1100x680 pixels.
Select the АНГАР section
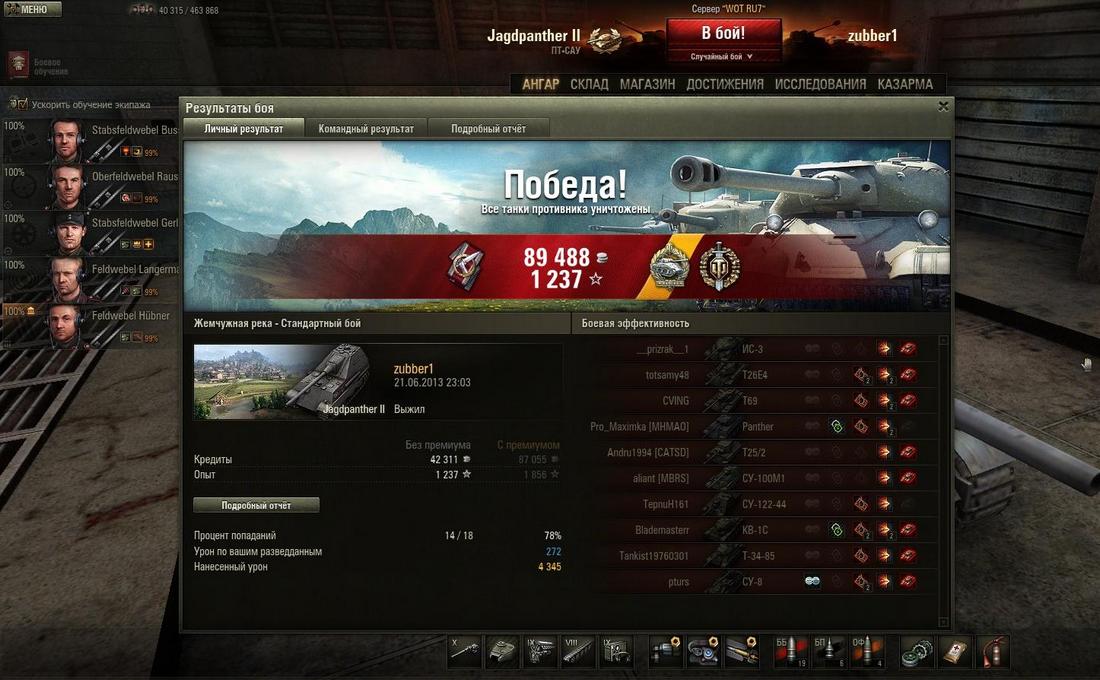pos(541,84)
